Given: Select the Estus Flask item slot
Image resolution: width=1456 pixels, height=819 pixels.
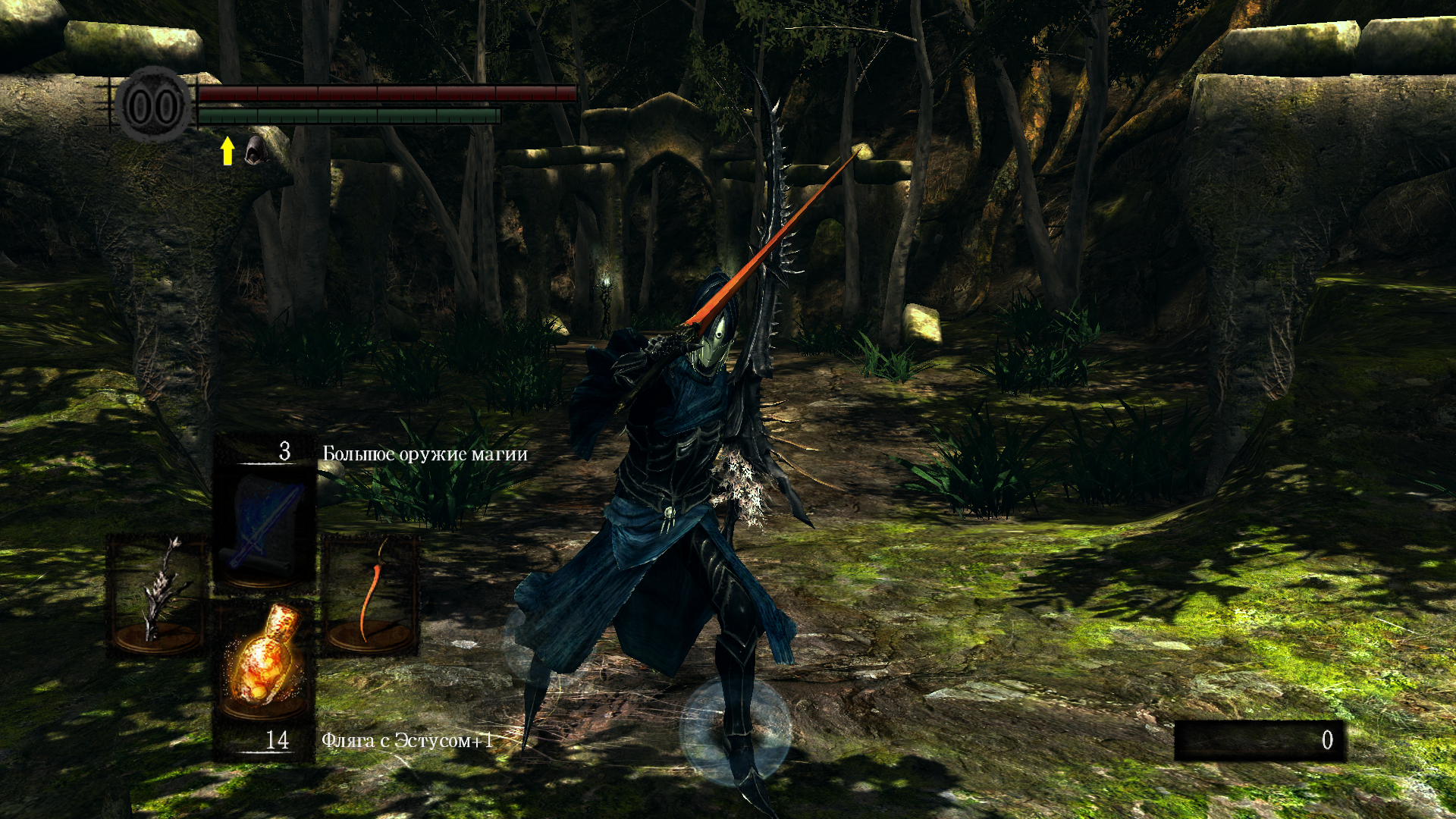Looking at the screenshot, I should [x=265, y=661].
